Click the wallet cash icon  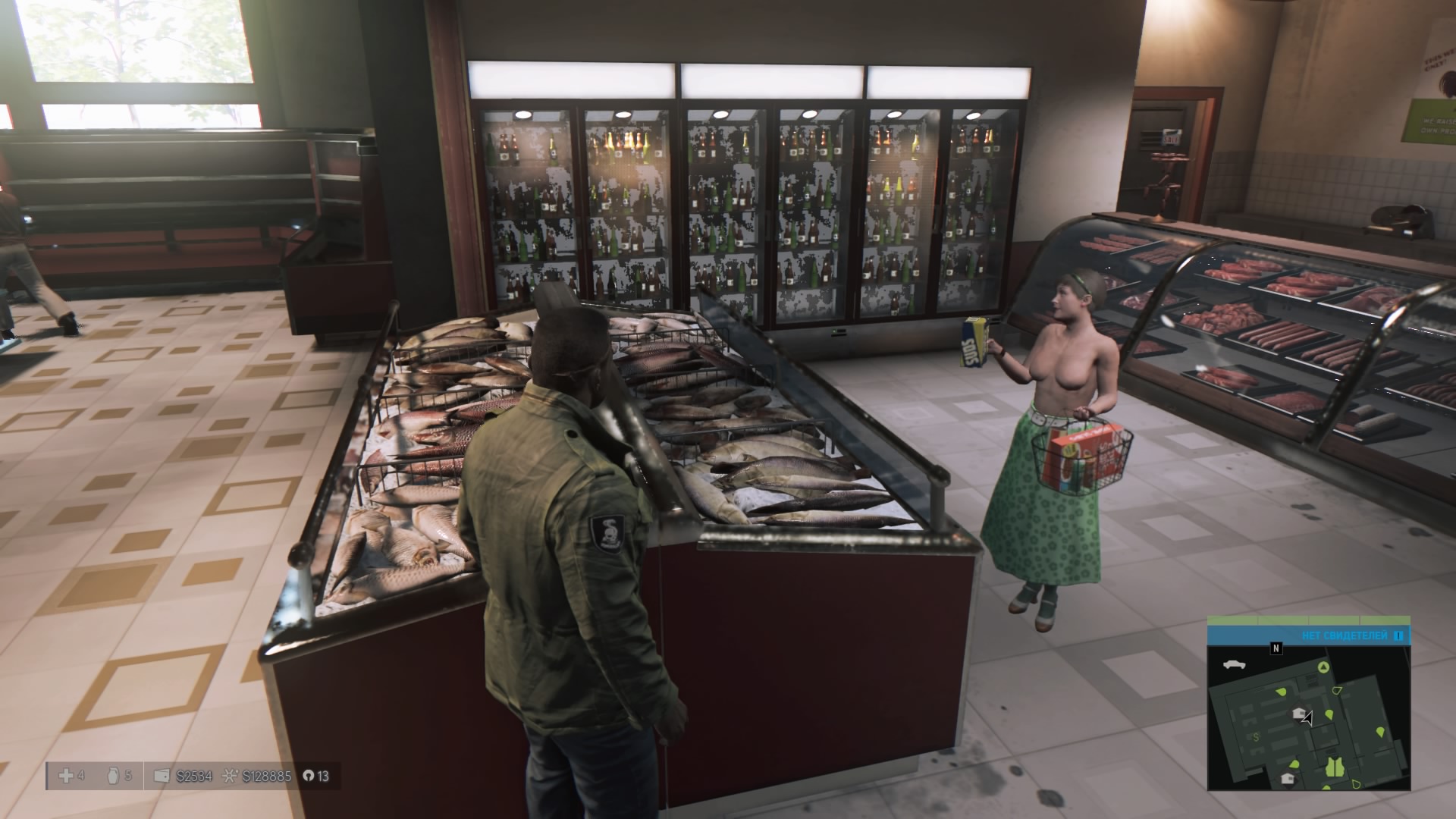(x=161, y=776)
